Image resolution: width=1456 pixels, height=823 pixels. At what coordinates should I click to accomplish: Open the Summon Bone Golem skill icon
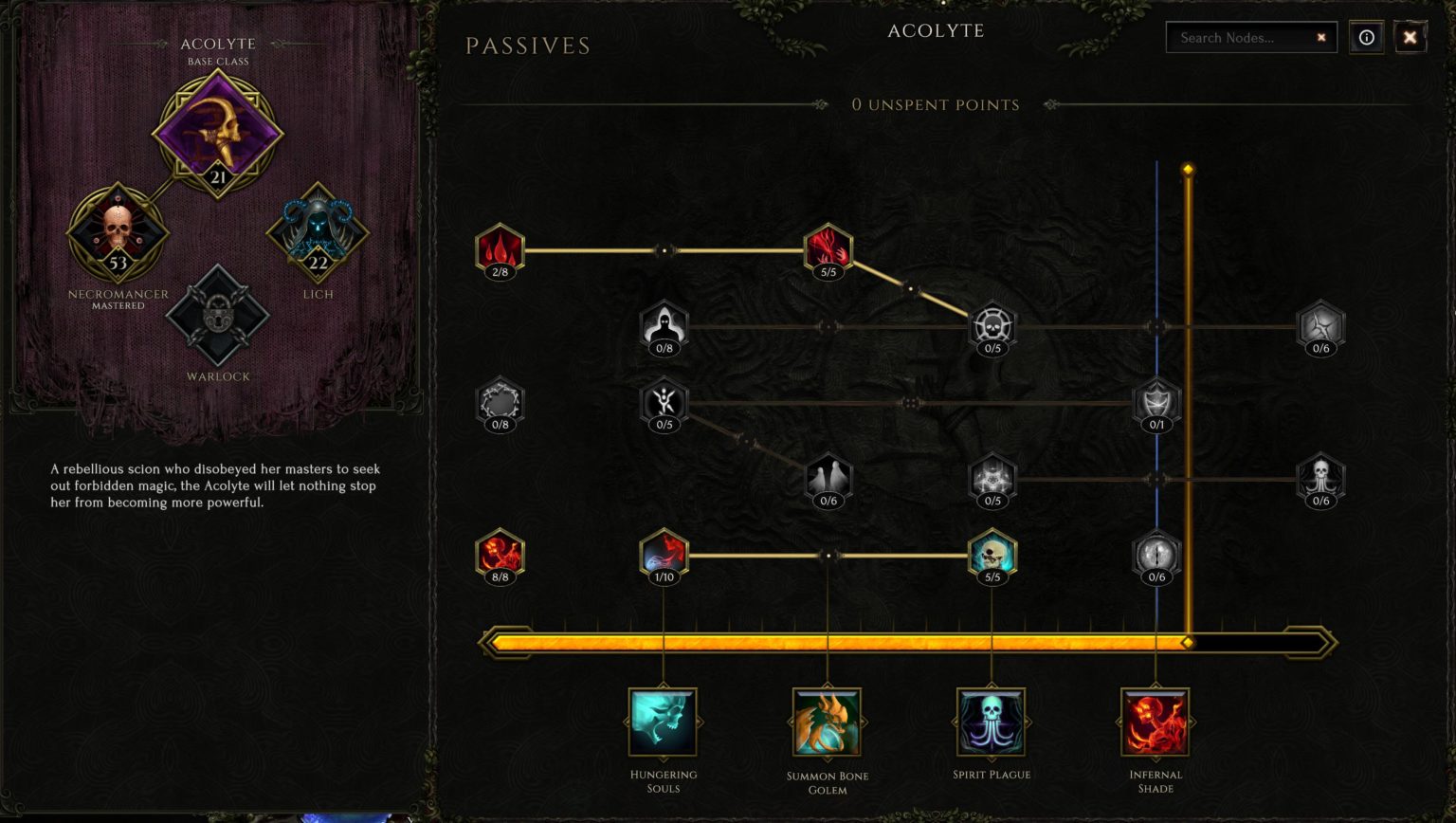click(829, 721)
